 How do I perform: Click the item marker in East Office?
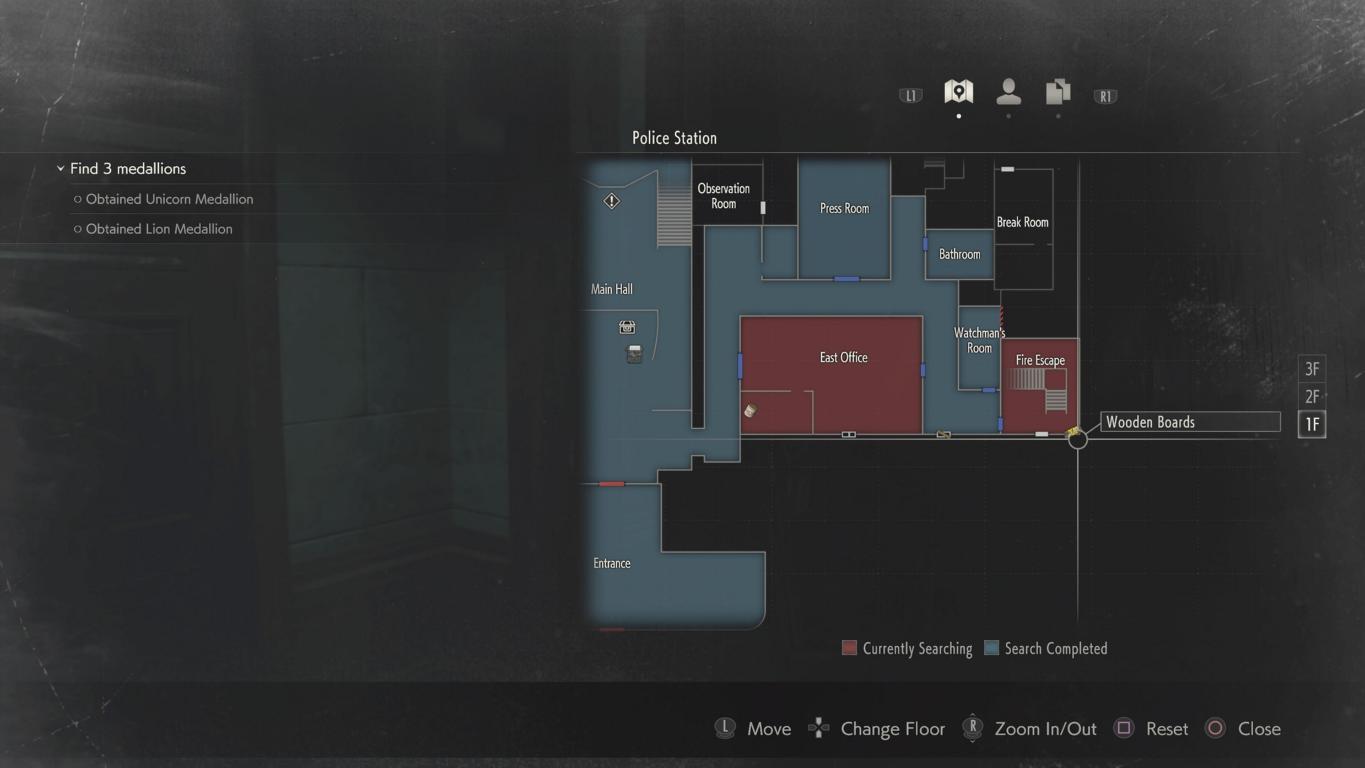coord(751,411)
